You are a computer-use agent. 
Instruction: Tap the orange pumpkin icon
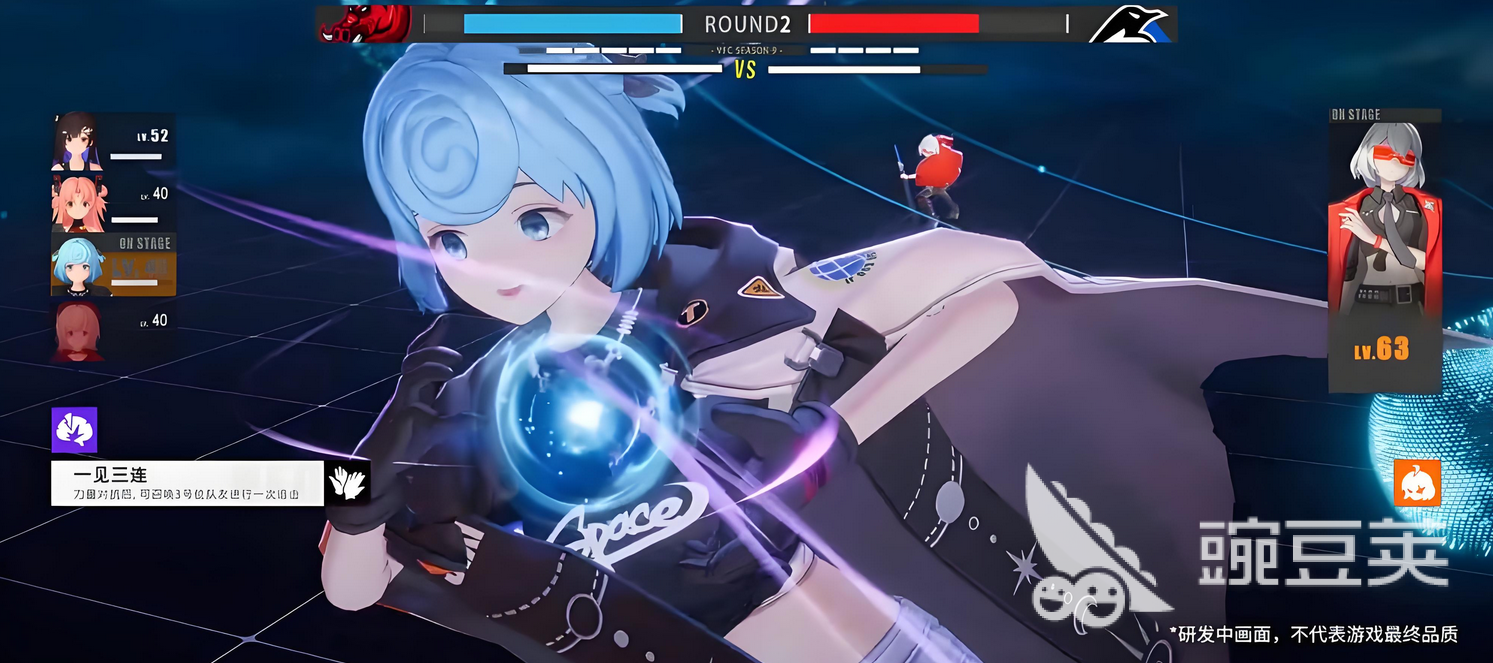pyautogui.click(x=1417, y=483)
